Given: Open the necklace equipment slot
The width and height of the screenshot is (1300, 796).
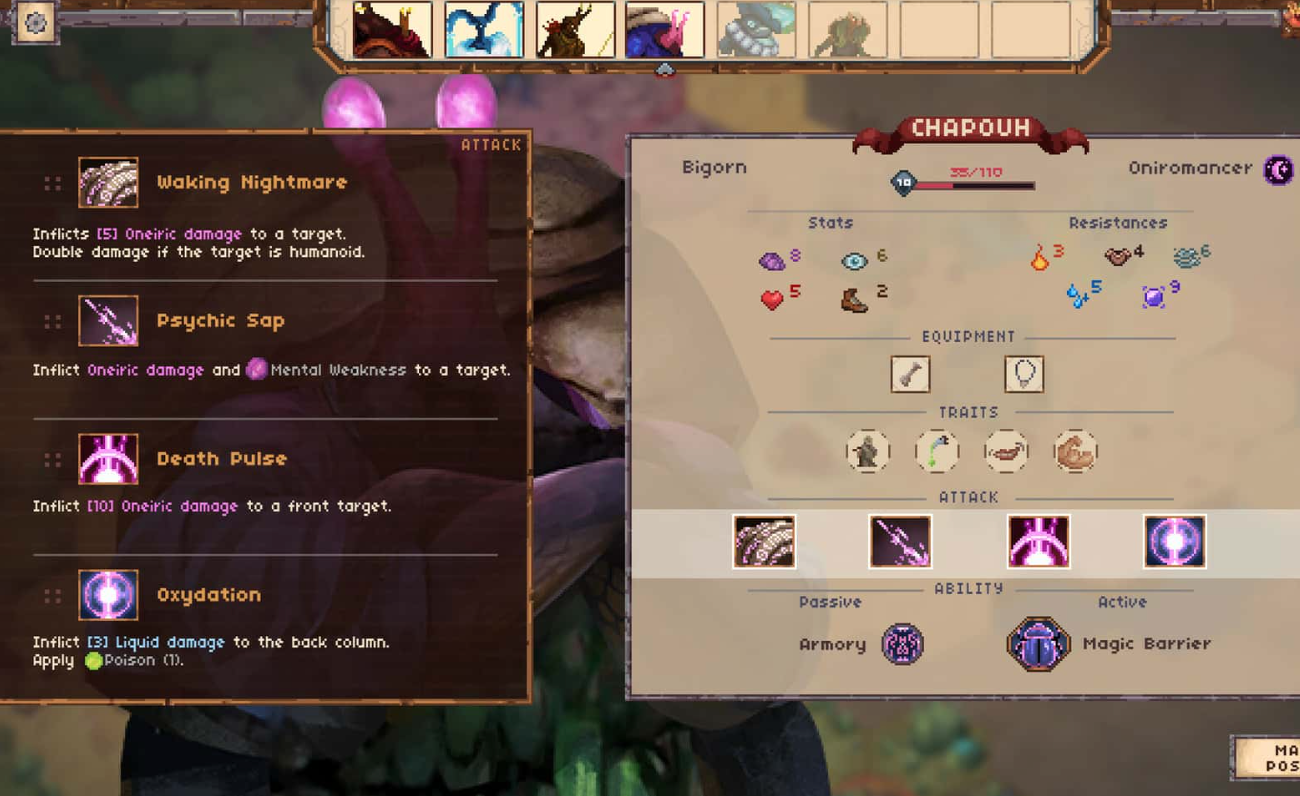Looking at the screenshot, I should (x=1024, y=374).
